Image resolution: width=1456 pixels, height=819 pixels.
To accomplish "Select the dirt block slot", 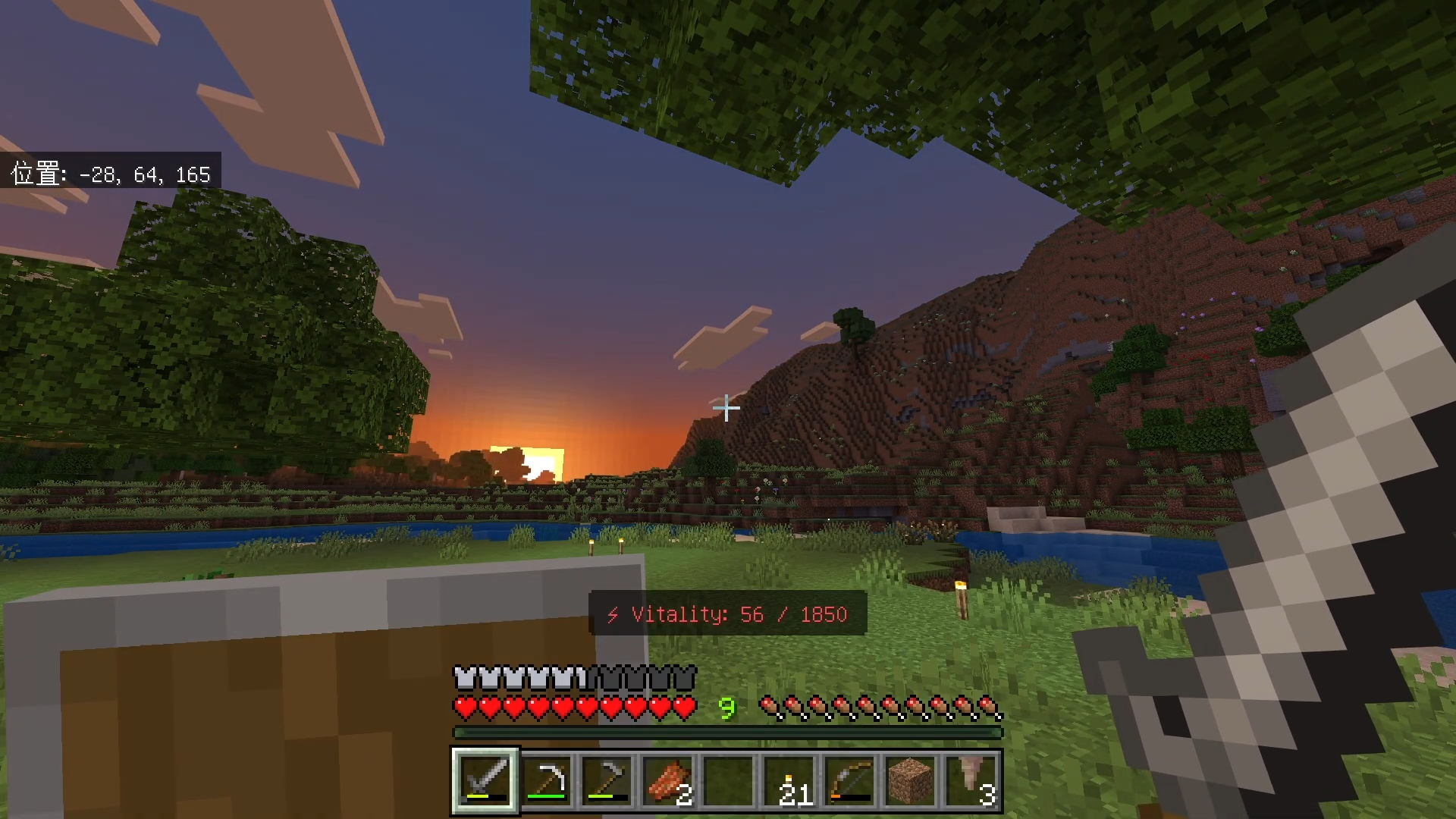I will pyautogui.click(x=910, y=780).
